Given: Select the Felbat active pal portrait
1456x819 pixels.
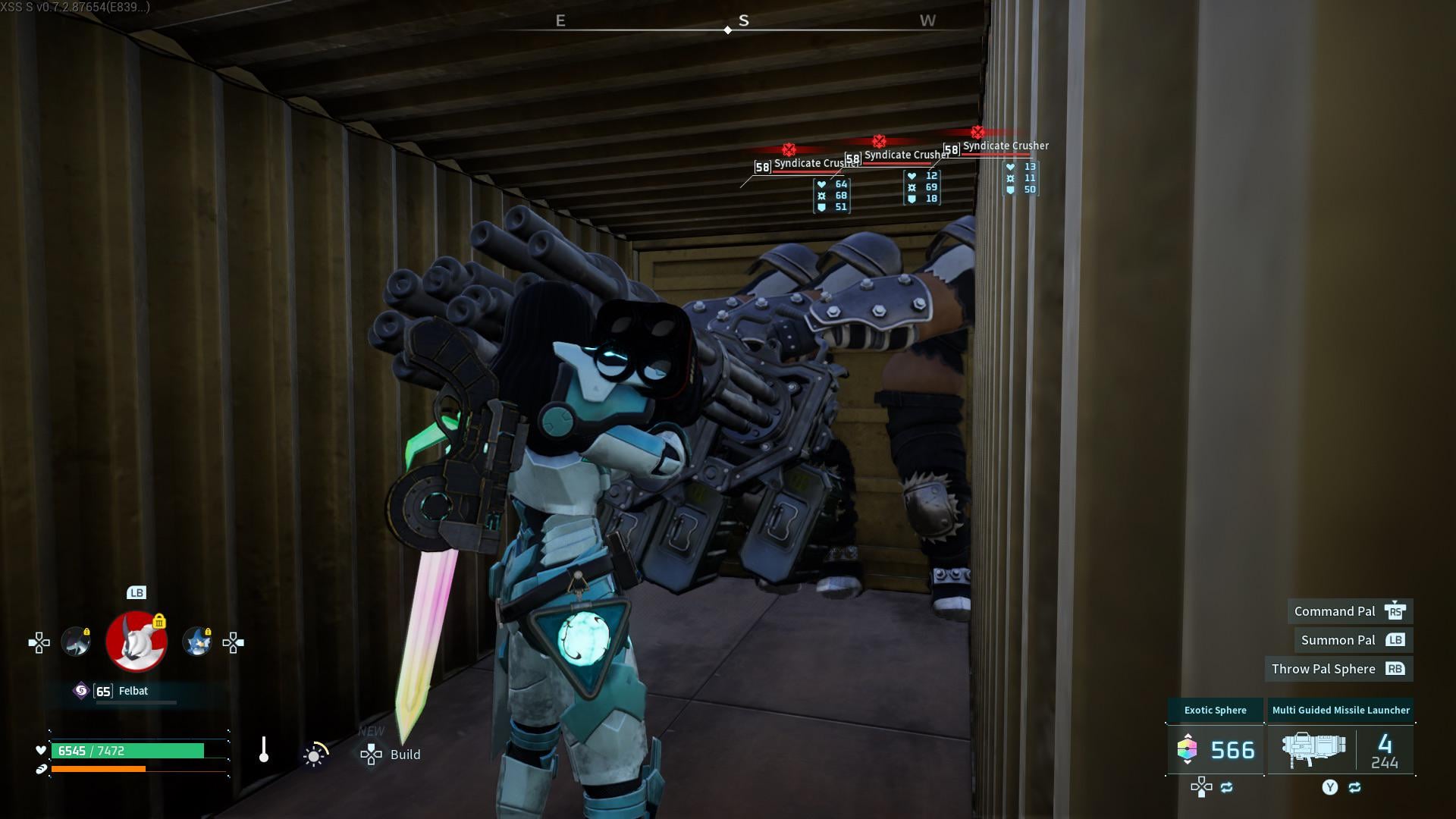Looking at the screenshot, I should (x=136, y=642).
